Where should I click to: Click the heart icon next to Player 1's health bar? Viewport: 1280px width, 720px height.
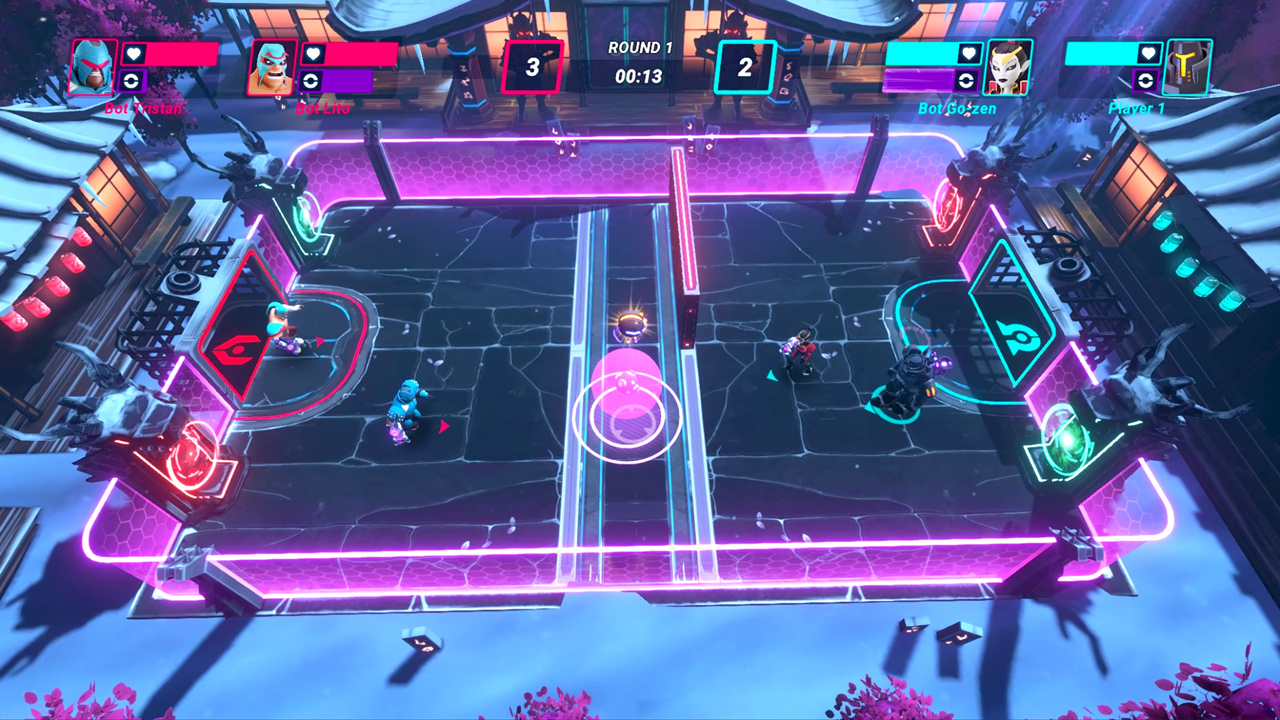pyautogui.click(x=1148, y=54)
